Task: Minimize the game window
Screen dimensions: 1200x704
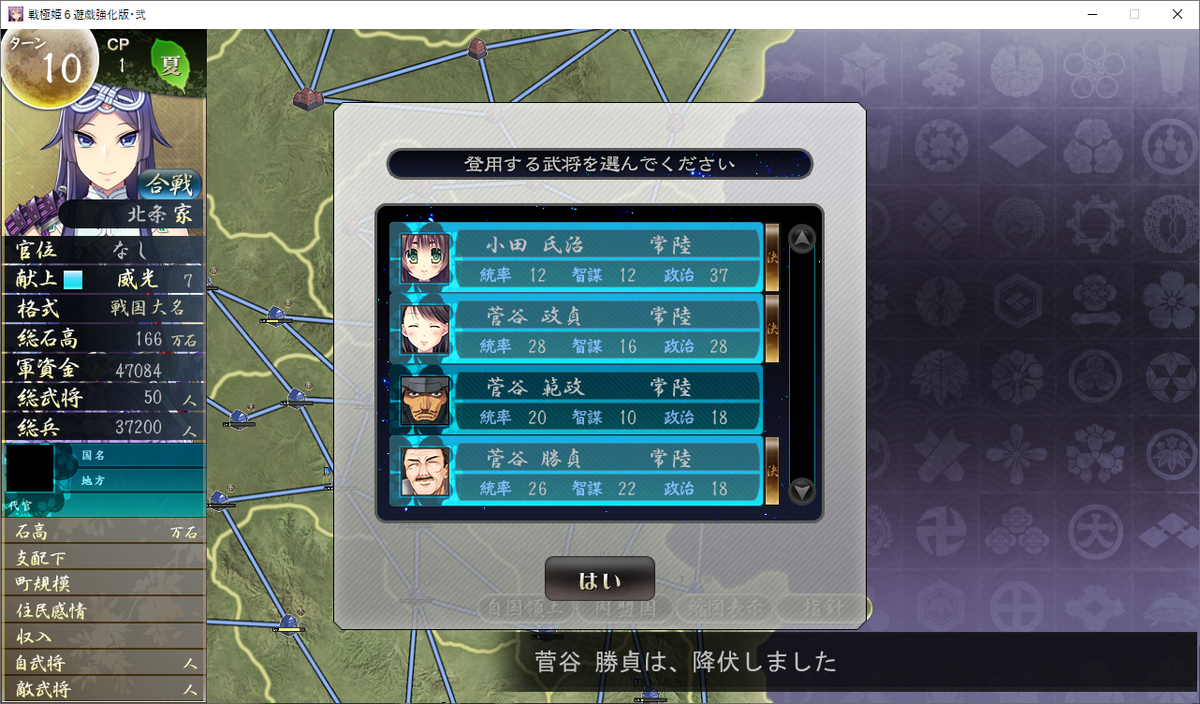Action: pos(1091,14)
